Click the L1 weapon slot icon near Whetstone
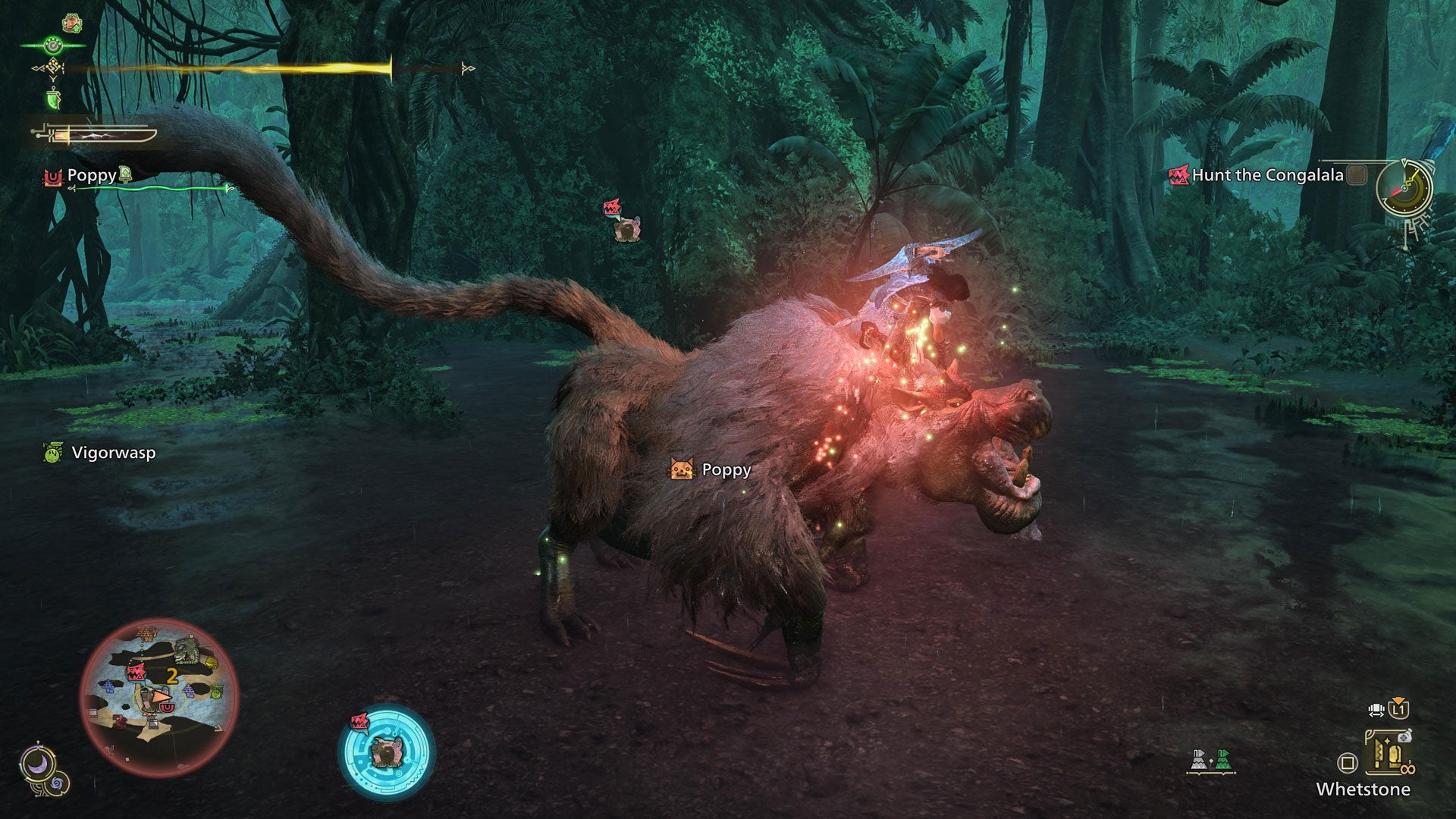1456x819 pixels. 1398,711
